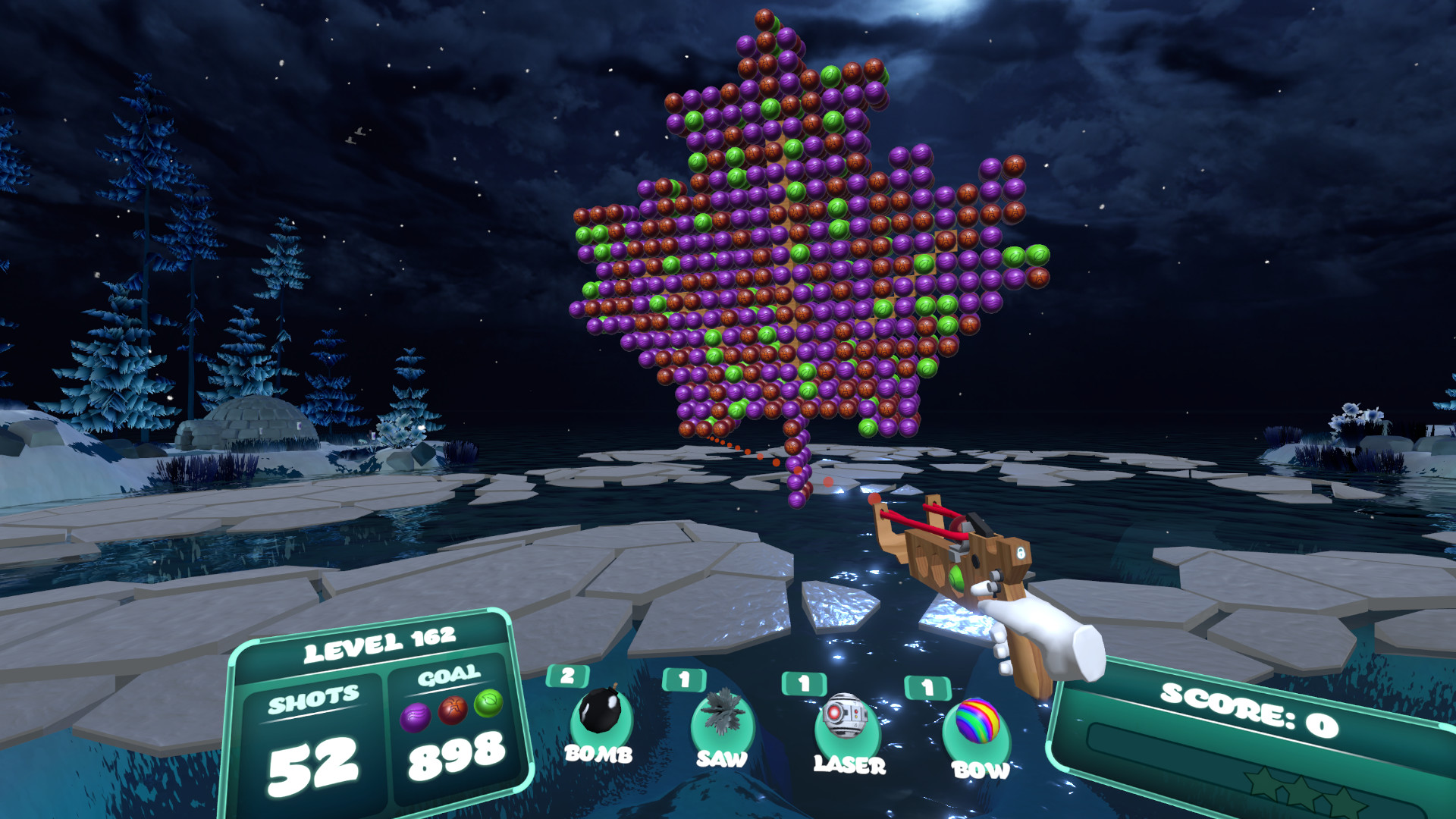This screenshot has width=1456, height=819.
Task: Toggle the Saw count badge showing 1
Action: pyautogui.click(x=684, y=678)
